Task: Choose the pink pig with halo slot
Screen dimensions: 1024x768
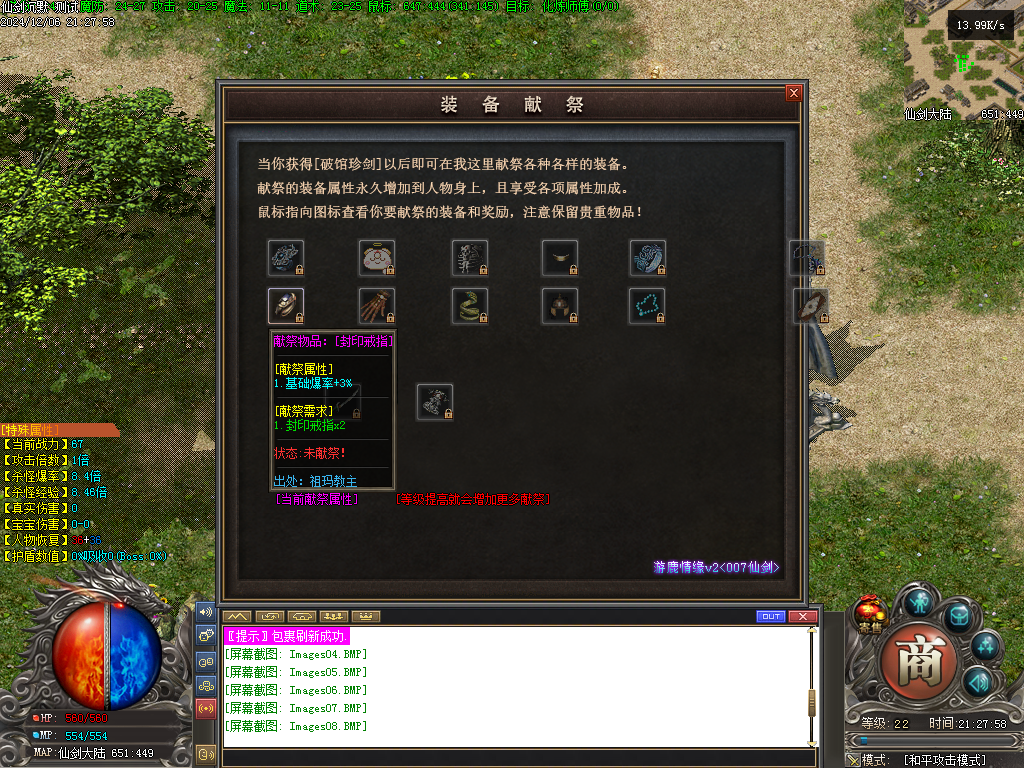Action: pyautogui.click(x=377, y=258)
